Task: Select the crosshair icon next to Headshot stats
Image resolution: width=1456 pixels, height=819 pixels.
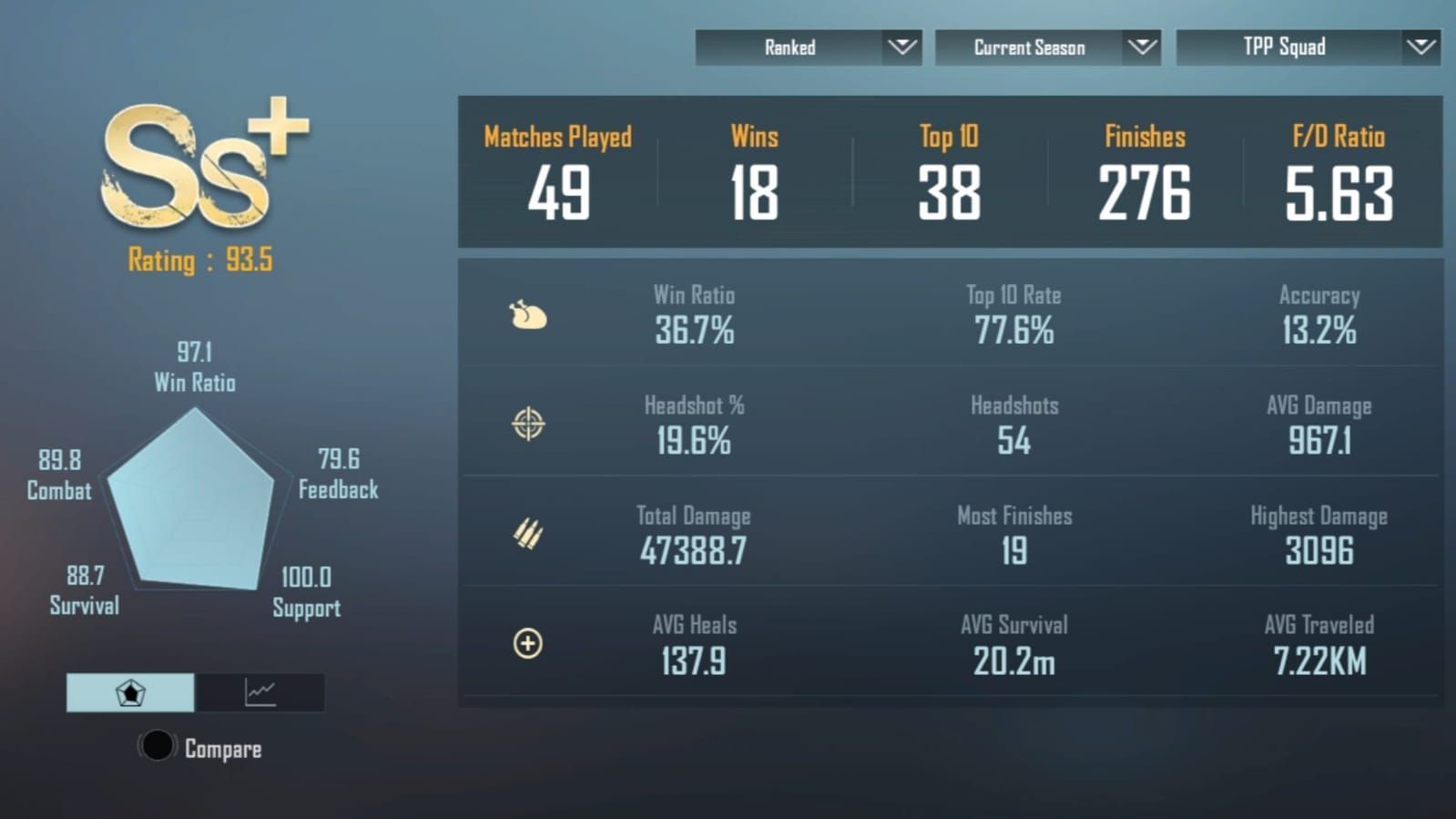Action: (526, 426)
